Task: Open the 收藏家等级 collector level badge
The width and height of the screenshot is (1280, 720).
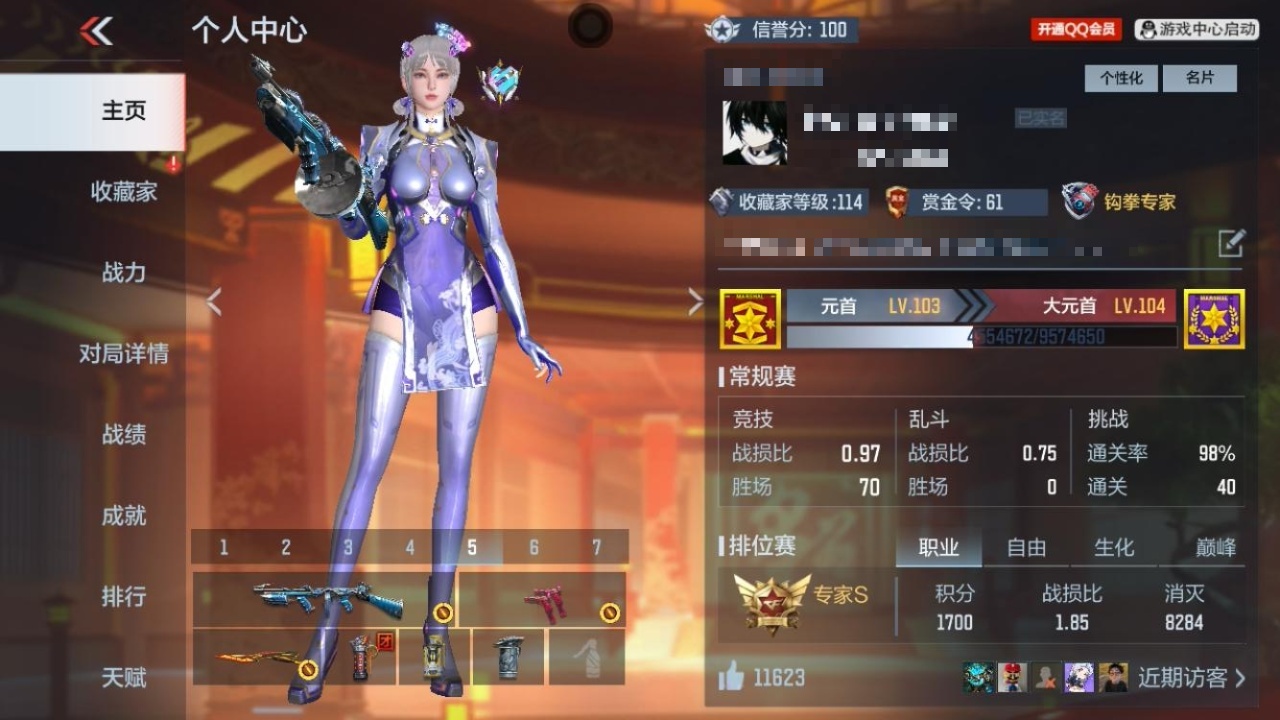Action: click(720, 202)
